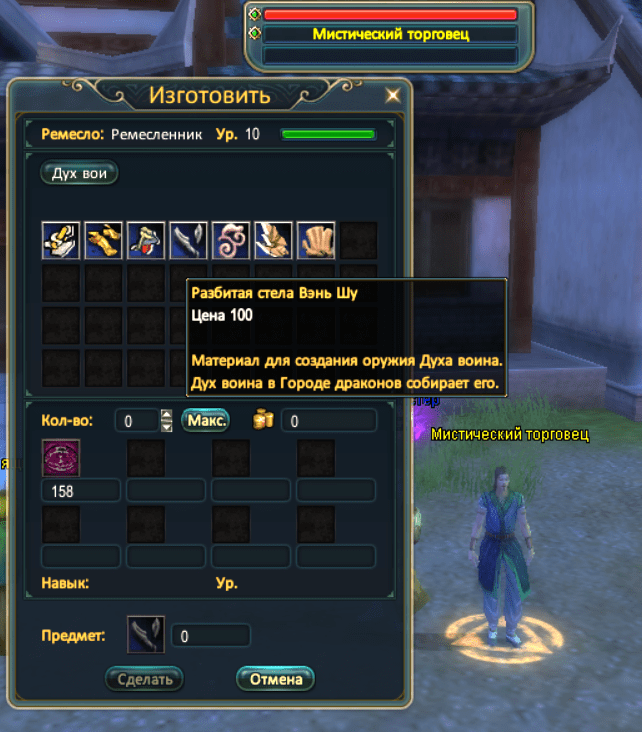Pick the recipe icon with the red gem
642x732 pixels.
[x=145, y=241]
